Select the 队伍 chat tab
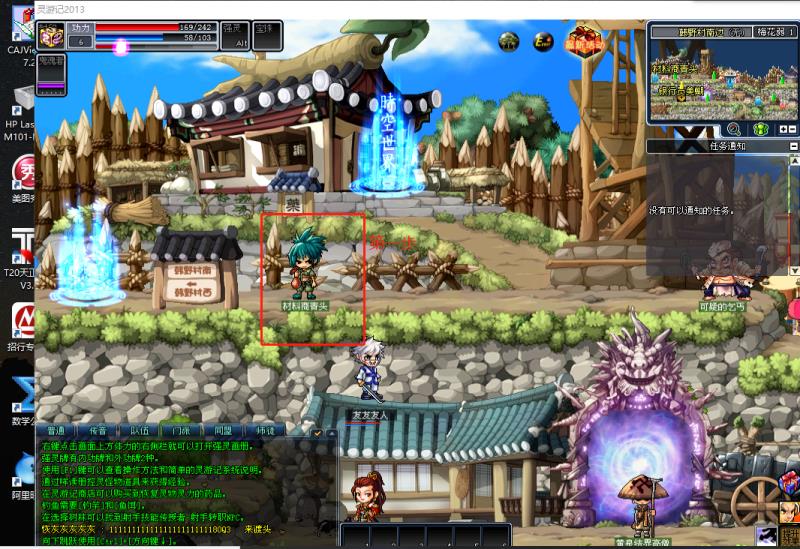 140,430
